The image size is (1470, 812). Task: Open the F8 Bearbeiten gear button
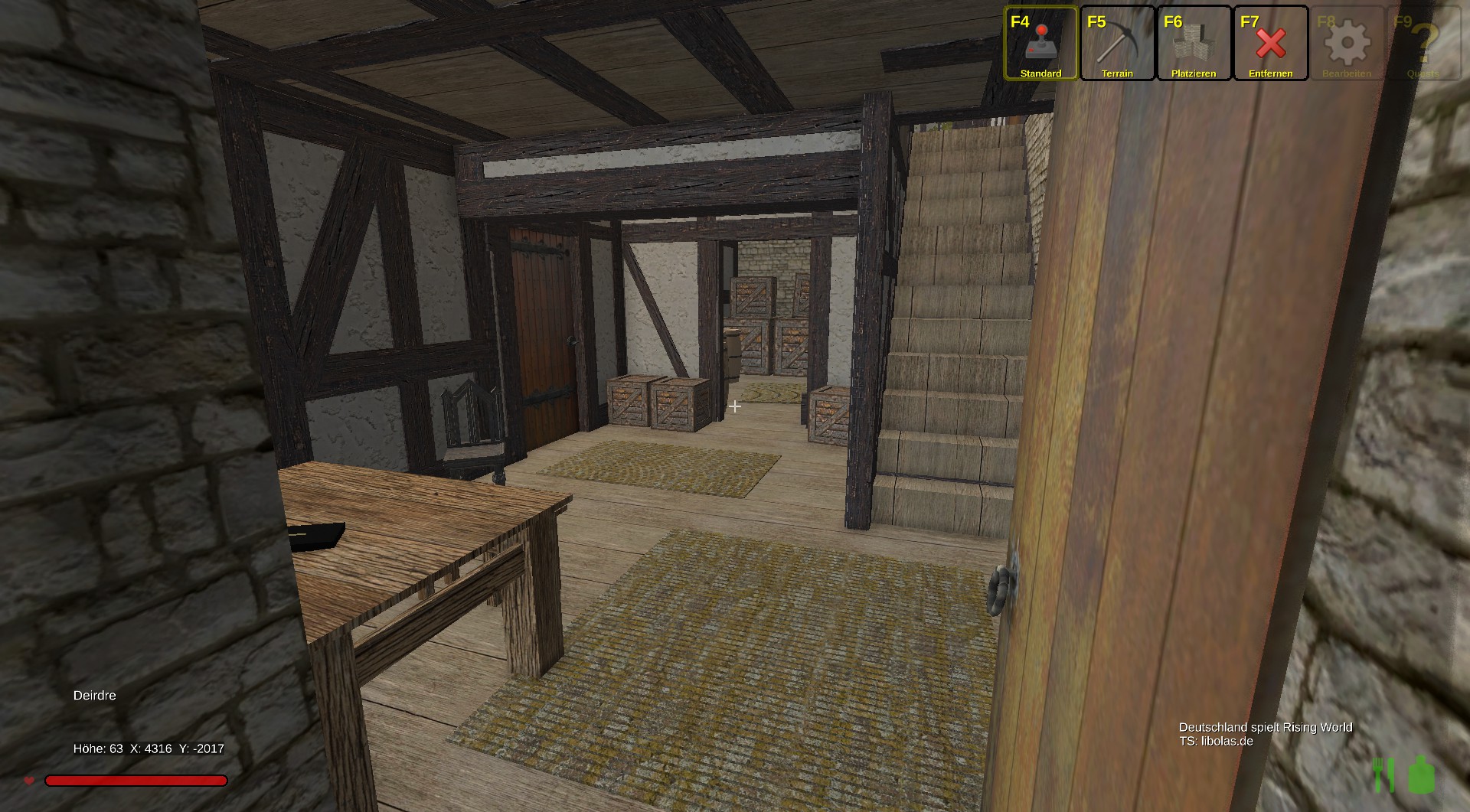point(1347,44)
